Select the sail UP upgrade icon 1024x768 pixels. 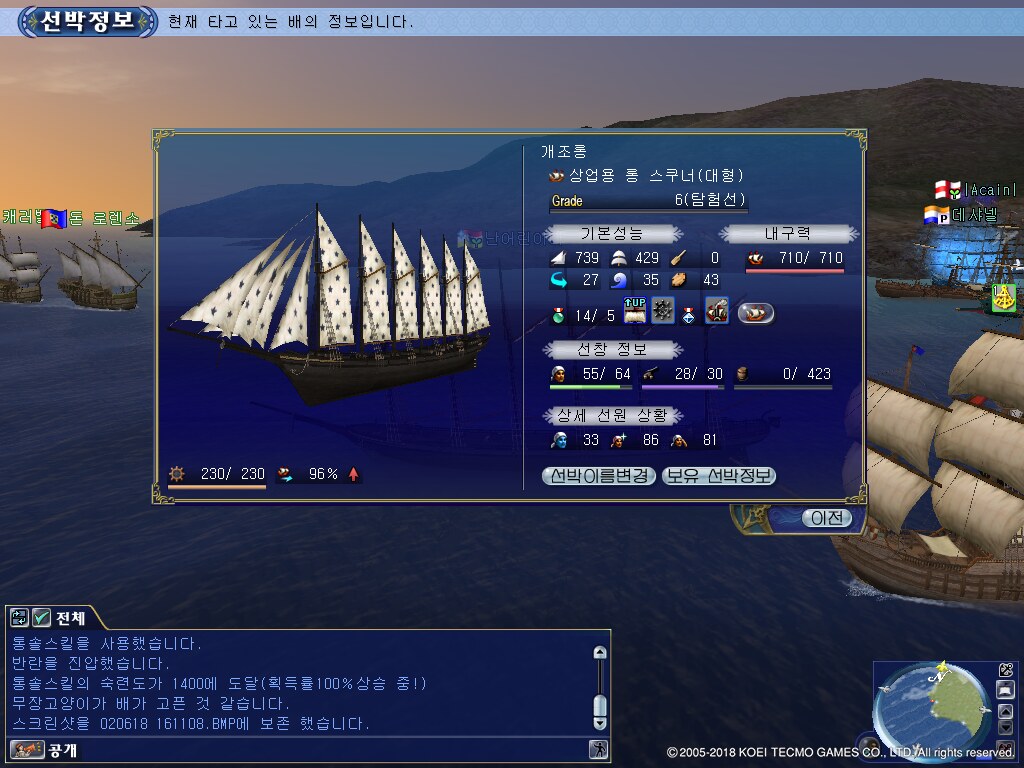[634, 311]
